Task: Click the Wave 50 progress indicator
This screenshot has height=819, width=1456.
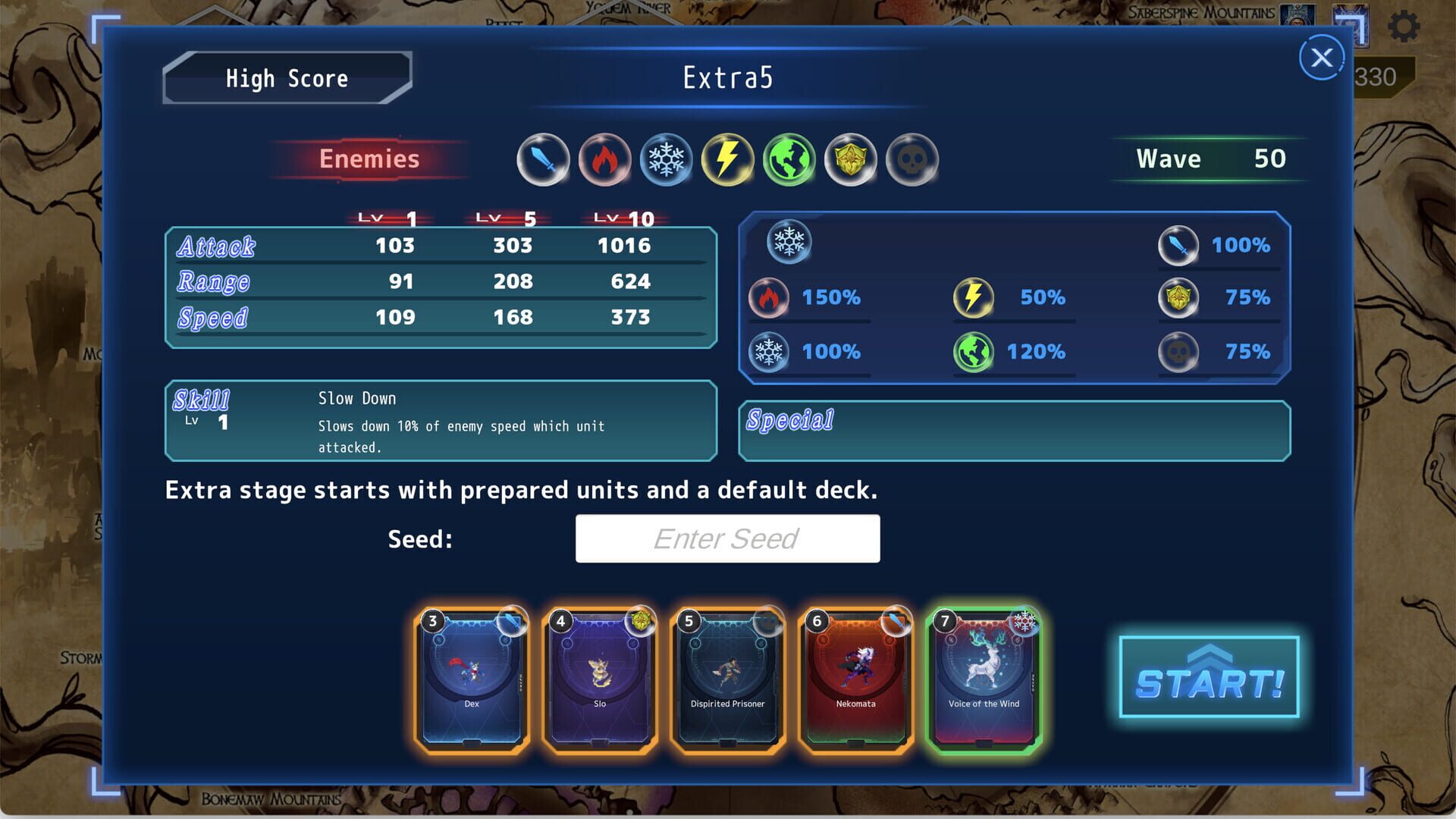Action: tap(1209, 159)
